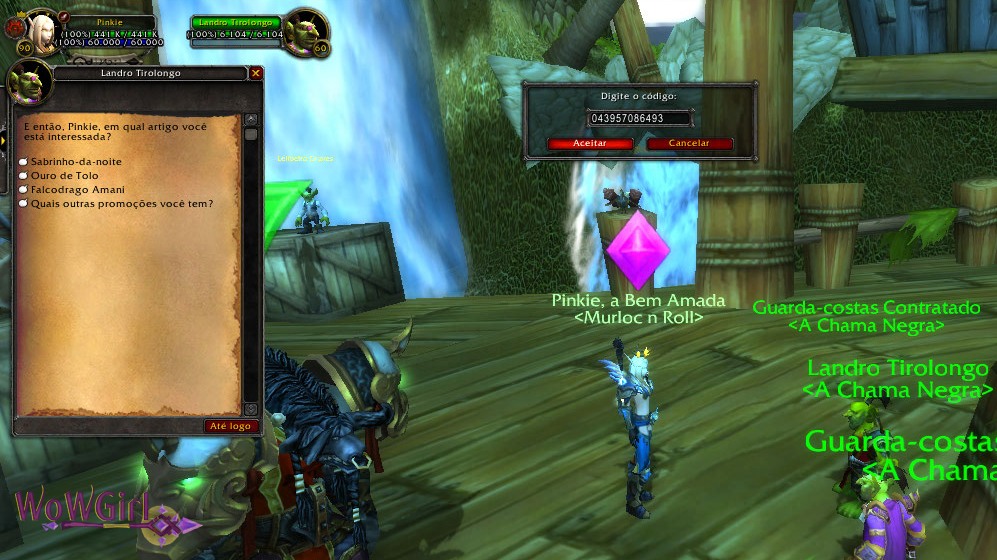
Task: Focus the code input field
Action: [640, 118]
